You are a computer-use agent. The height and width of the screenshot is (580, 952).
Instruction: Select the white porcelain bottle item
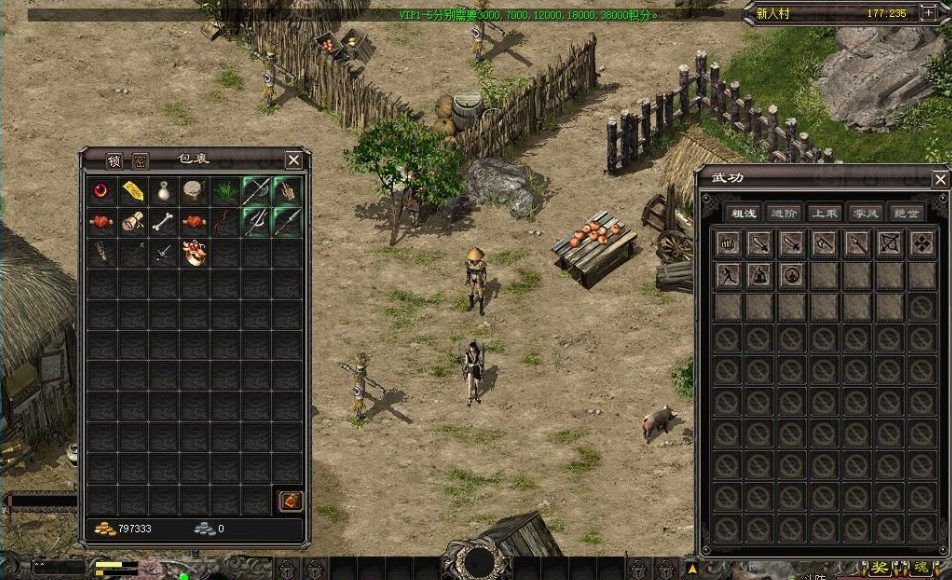(x=163, y=191)
